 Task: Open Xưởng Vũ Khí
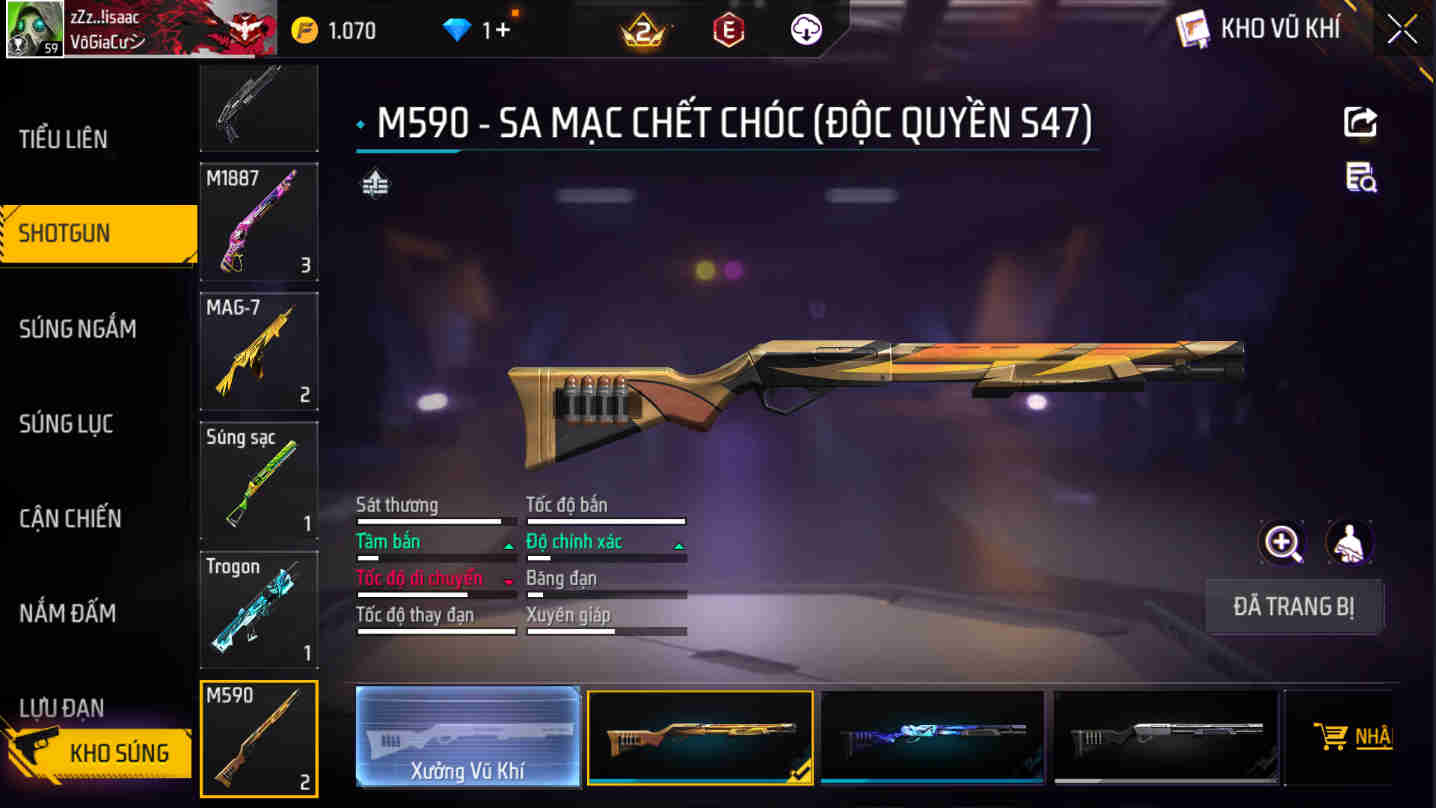(x=467, y=737)
